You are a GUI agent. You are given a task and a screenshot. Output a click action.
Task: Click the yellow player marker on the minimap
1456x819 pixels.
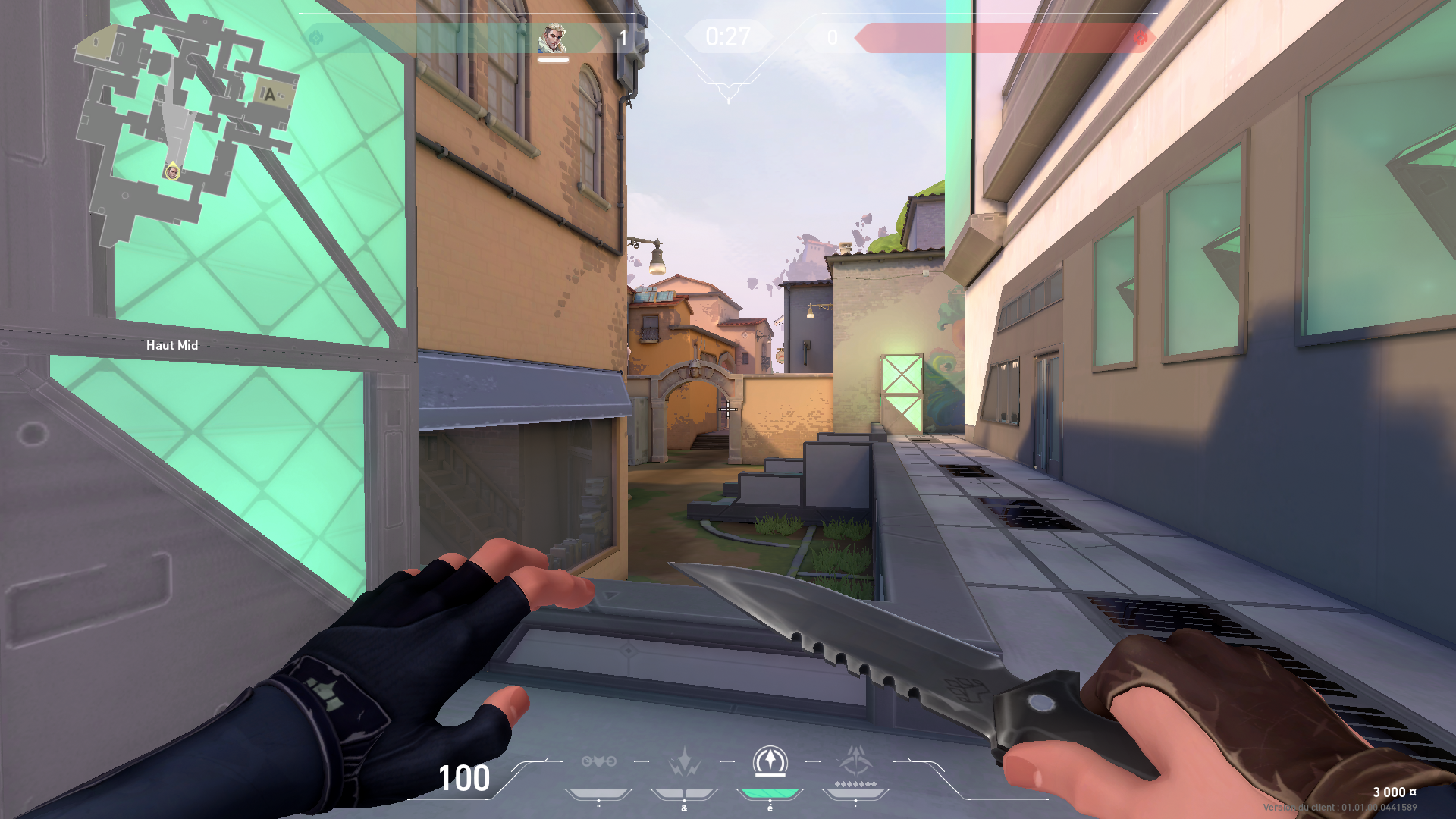coord(171,173)
